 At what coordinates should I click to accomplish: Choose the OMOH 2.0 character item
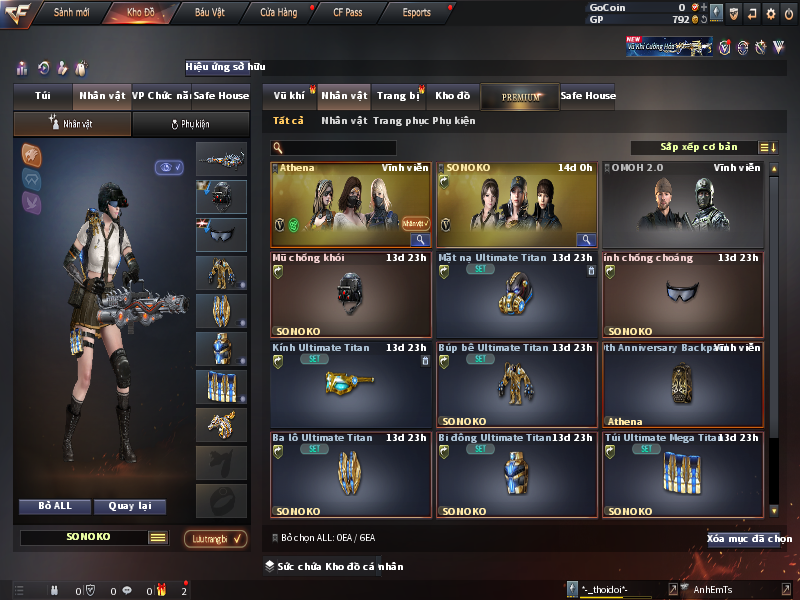point(684,204)
